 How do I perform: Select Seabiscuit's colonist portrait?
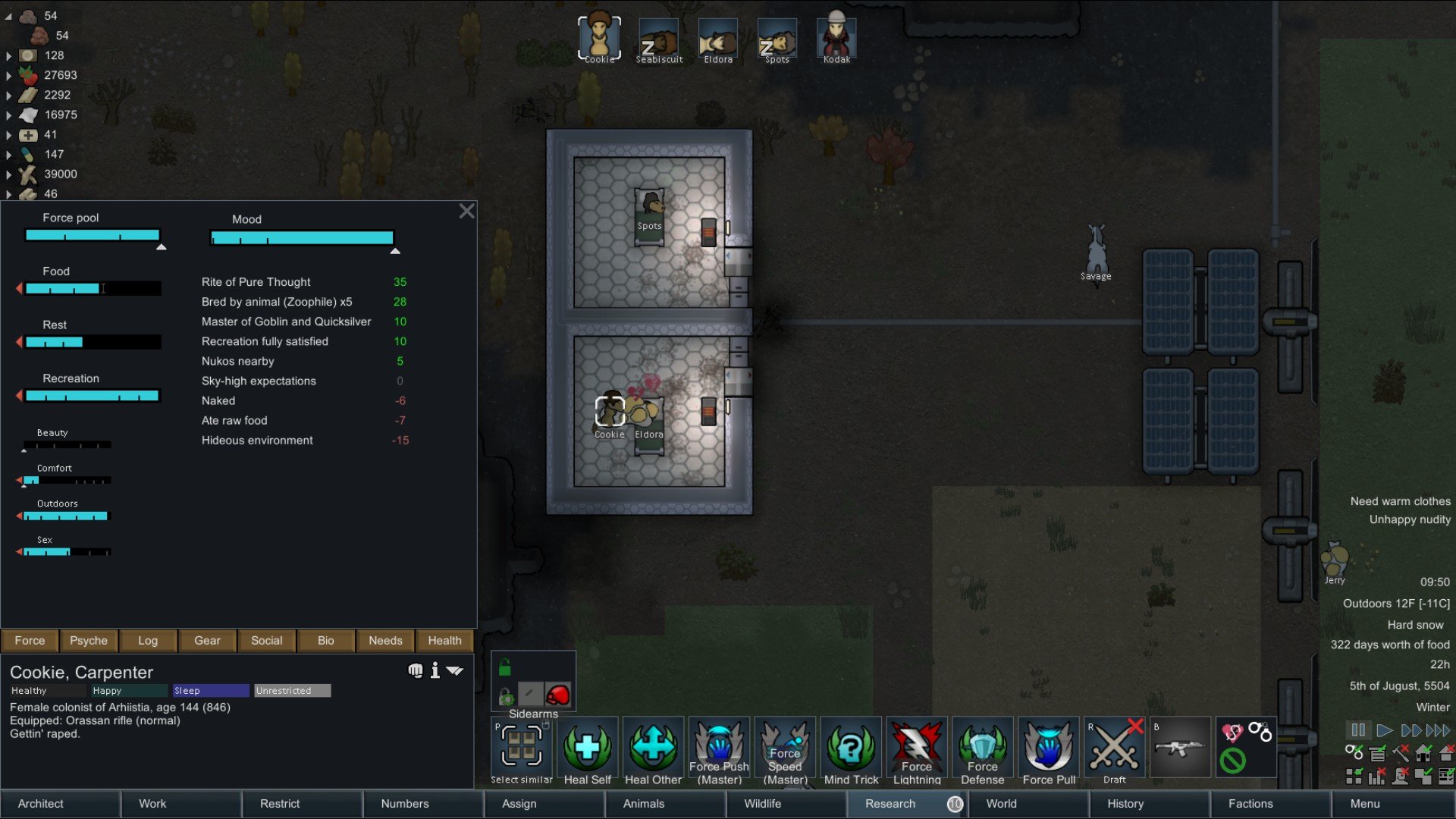click(658, 38)
